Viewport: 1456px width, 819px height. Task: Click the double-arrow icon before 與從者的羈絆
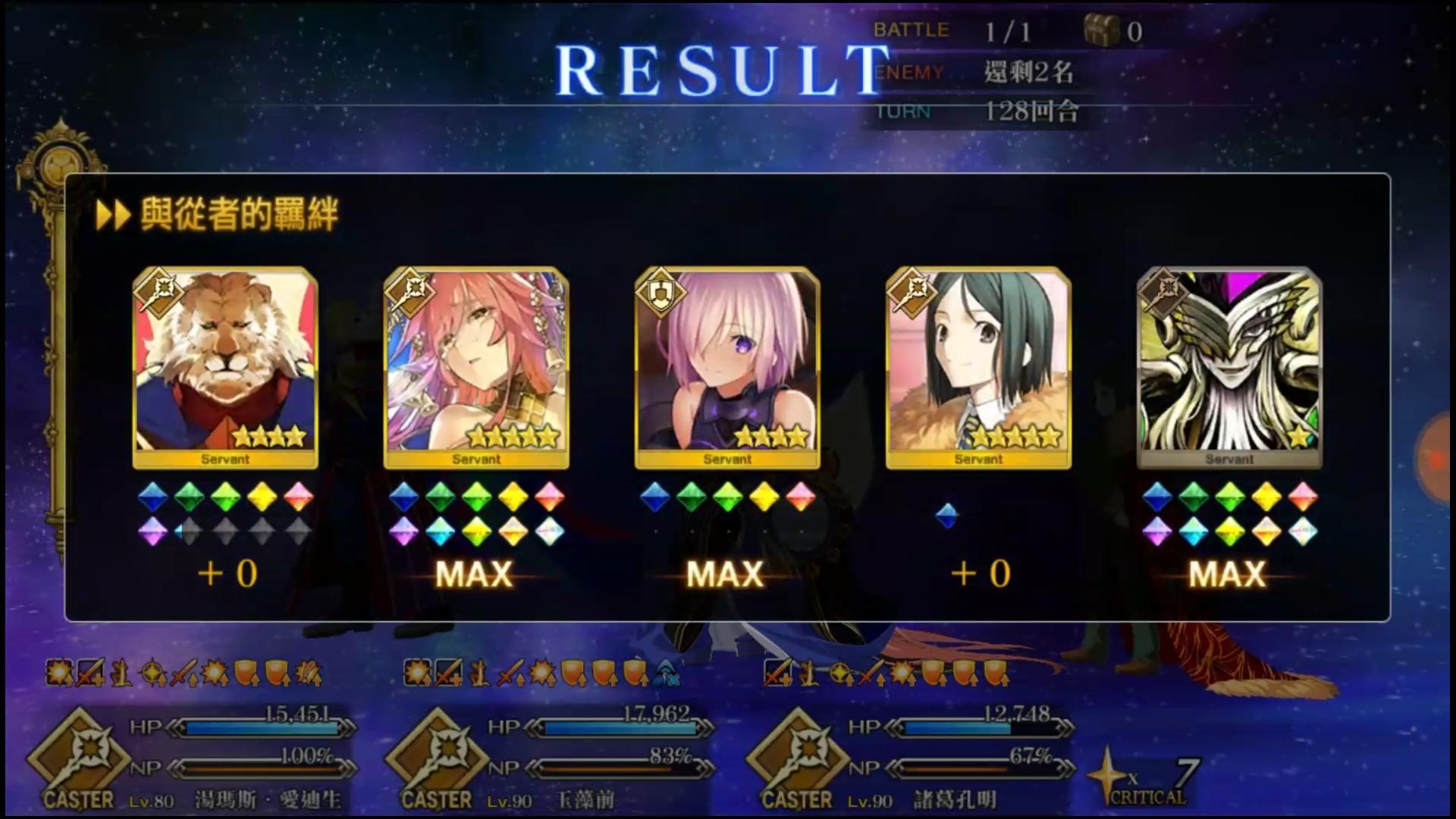114,216
